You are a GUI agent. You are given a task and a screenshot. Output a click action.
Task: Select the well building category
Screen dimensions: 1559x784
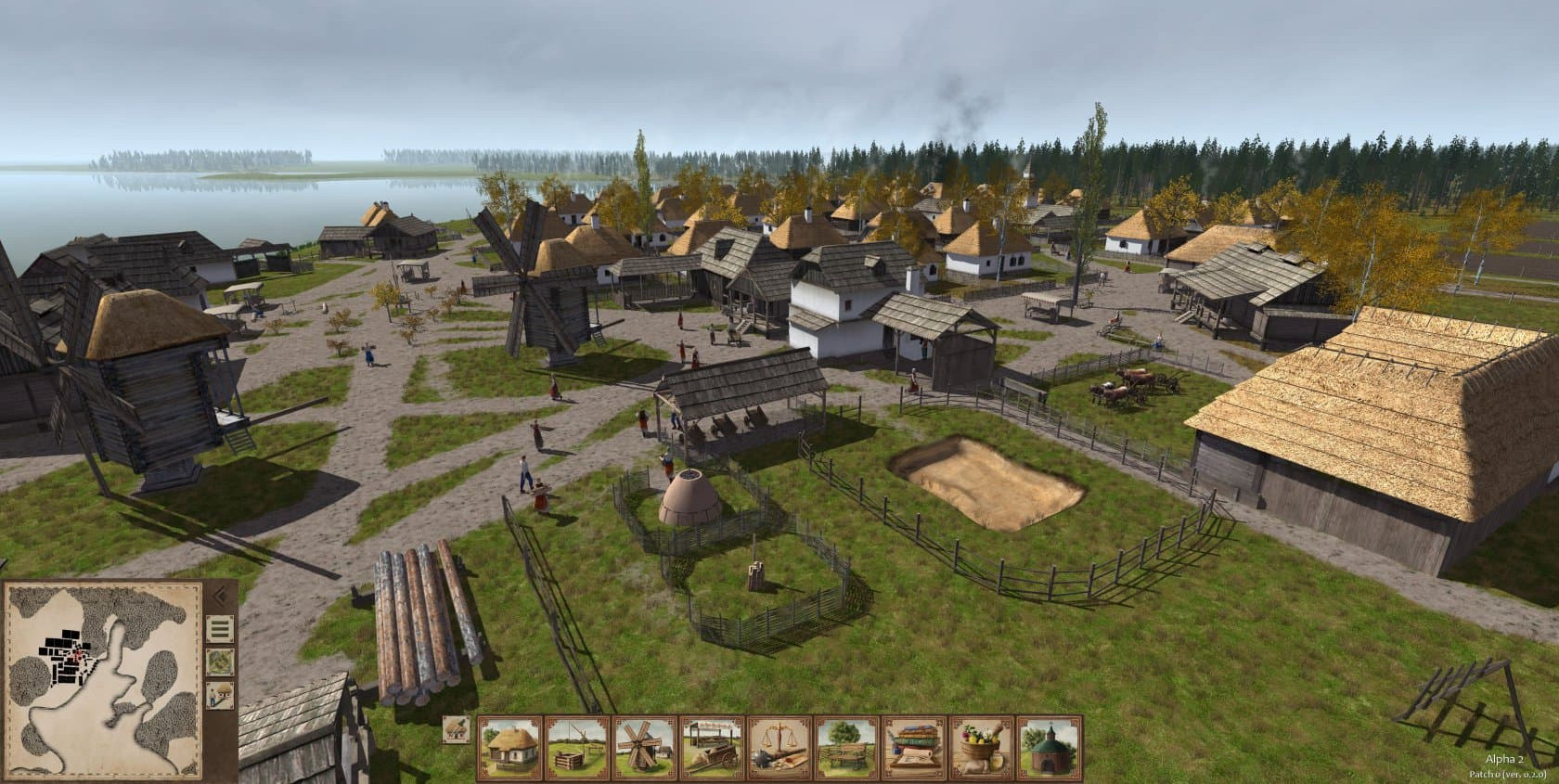577,747
